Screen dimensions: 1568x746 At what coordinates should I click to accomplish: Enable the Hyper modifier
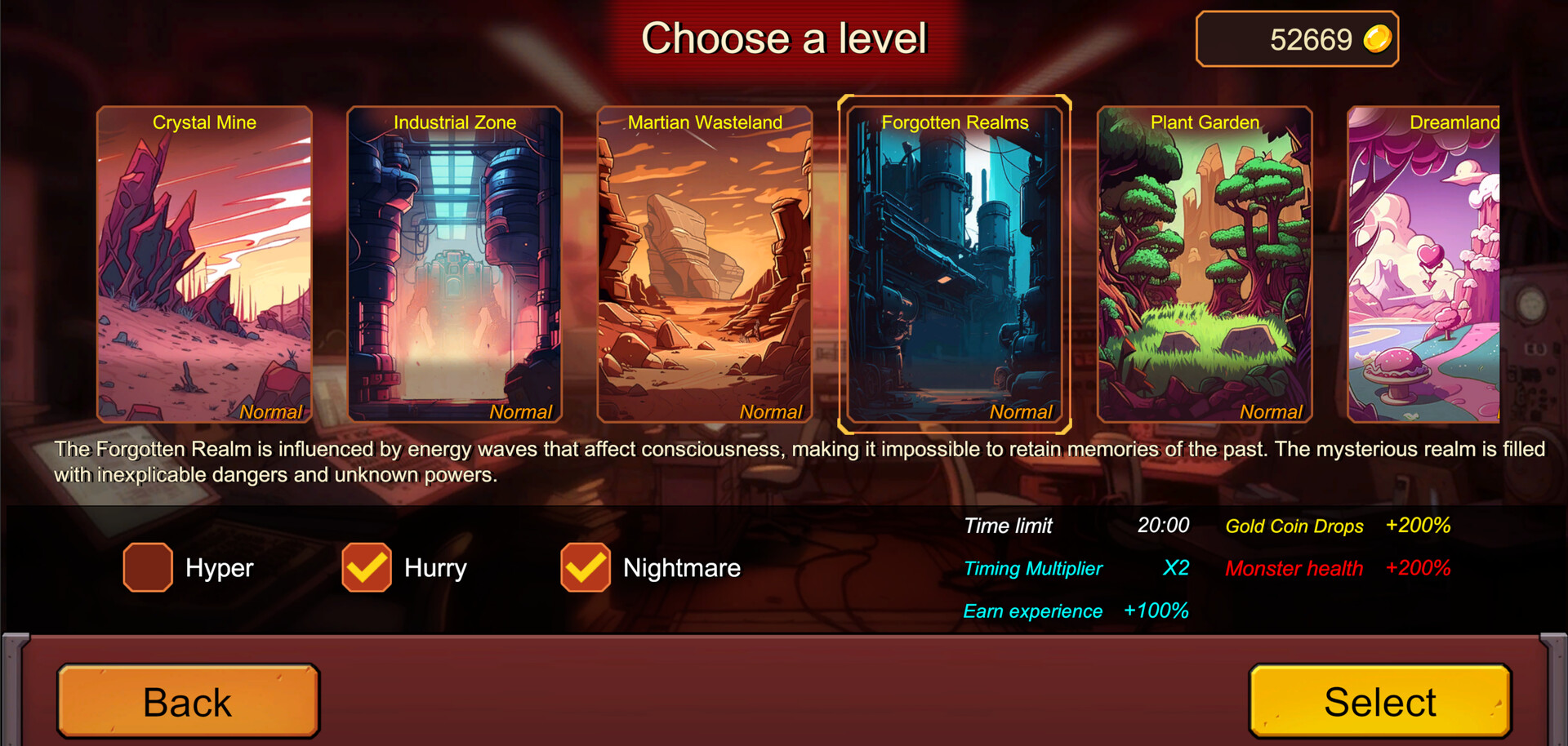pyautogui.click(x=147, y=568)
